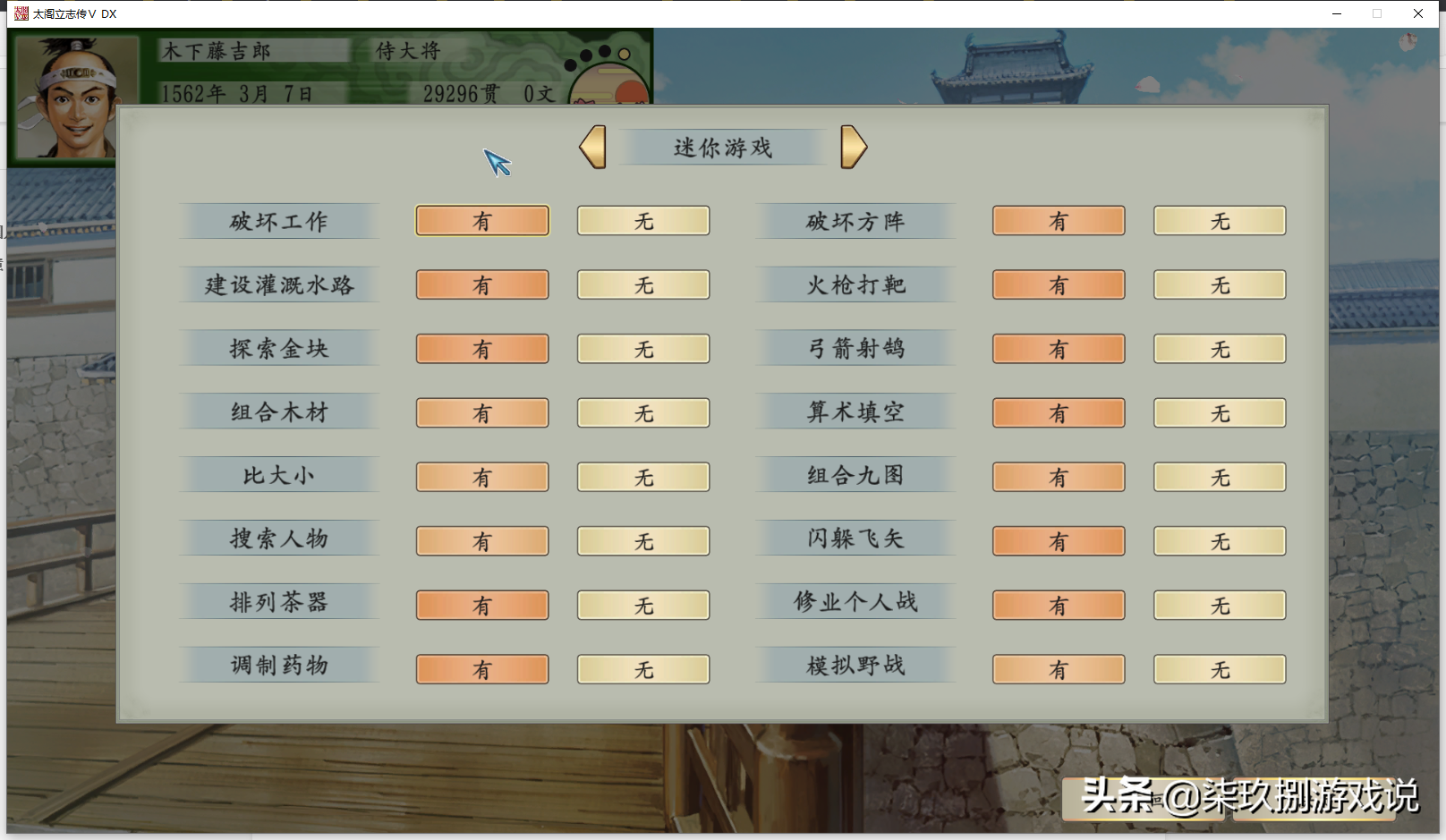Click the 修业个人战 label
Viewport: 1446px width, 840px height.
click(855, 602)
